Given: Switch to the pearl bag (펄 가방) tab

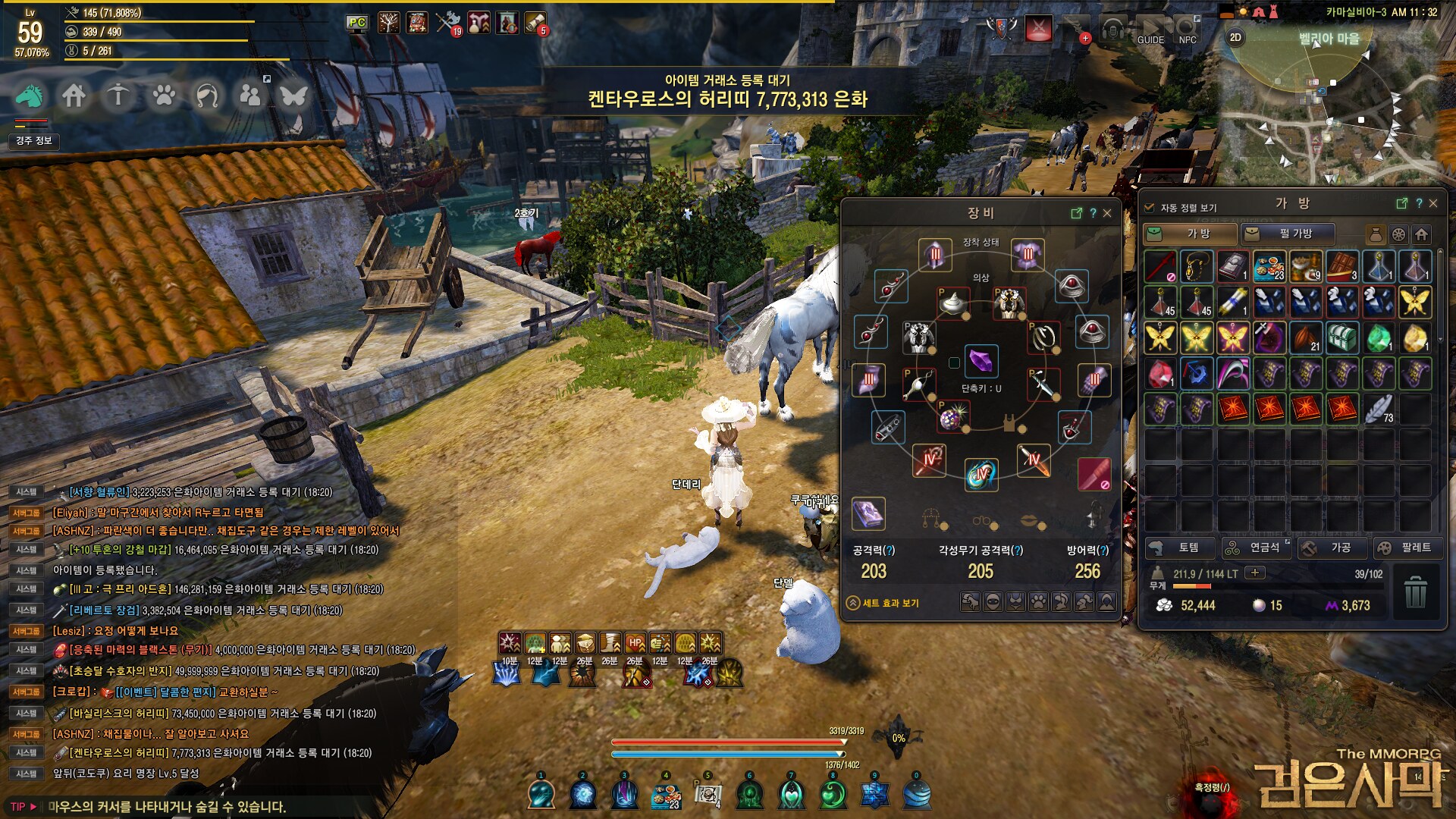Looking at the screenshot, I should 1286,234.
